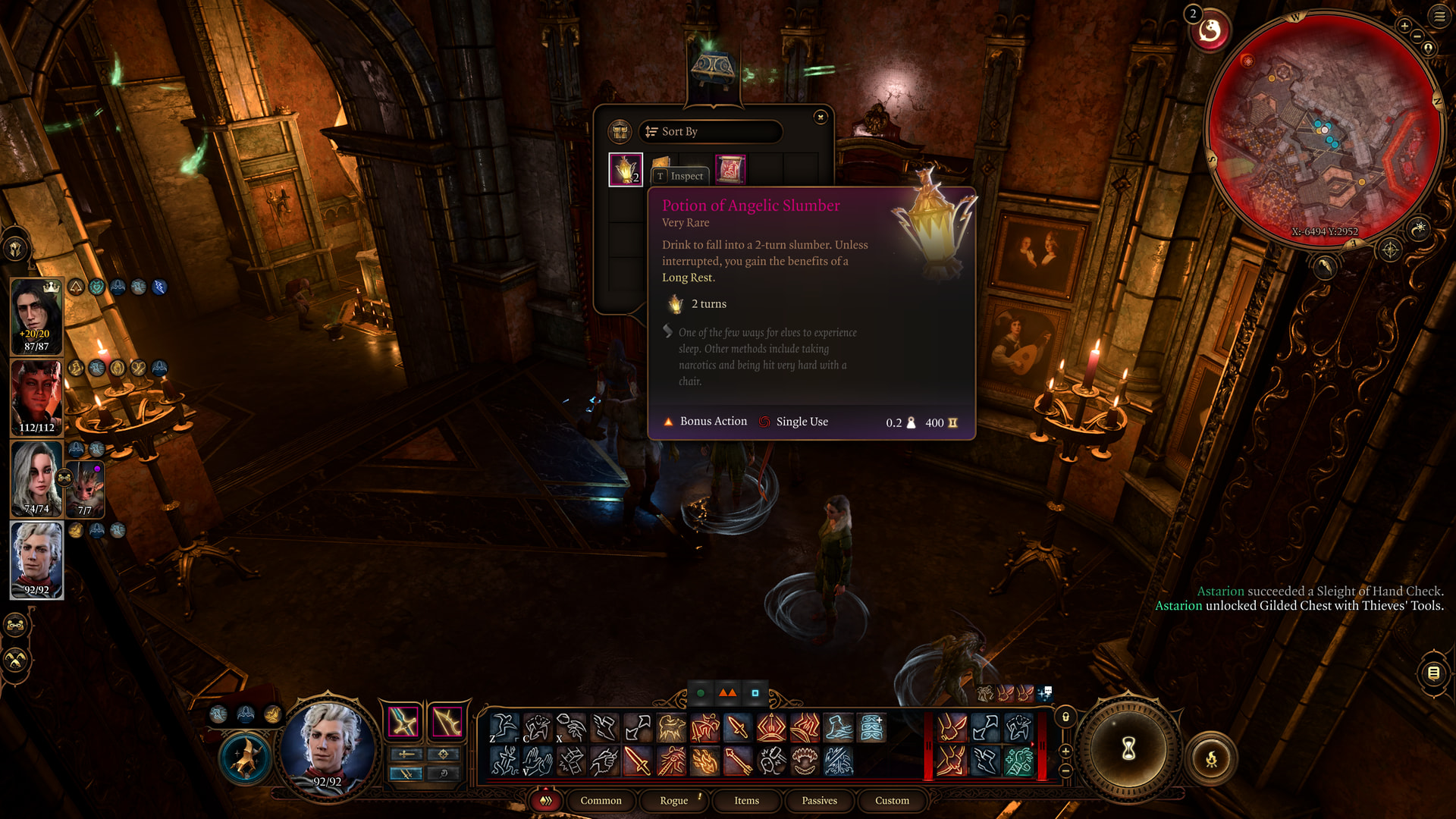Open the Sort By dropdown

pos(710,131)
